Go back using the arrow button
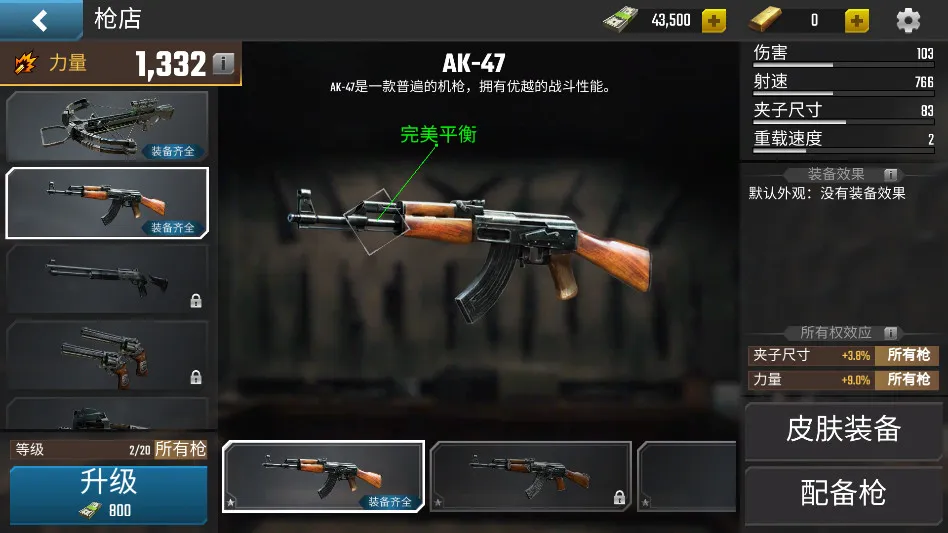 (40, 20)
